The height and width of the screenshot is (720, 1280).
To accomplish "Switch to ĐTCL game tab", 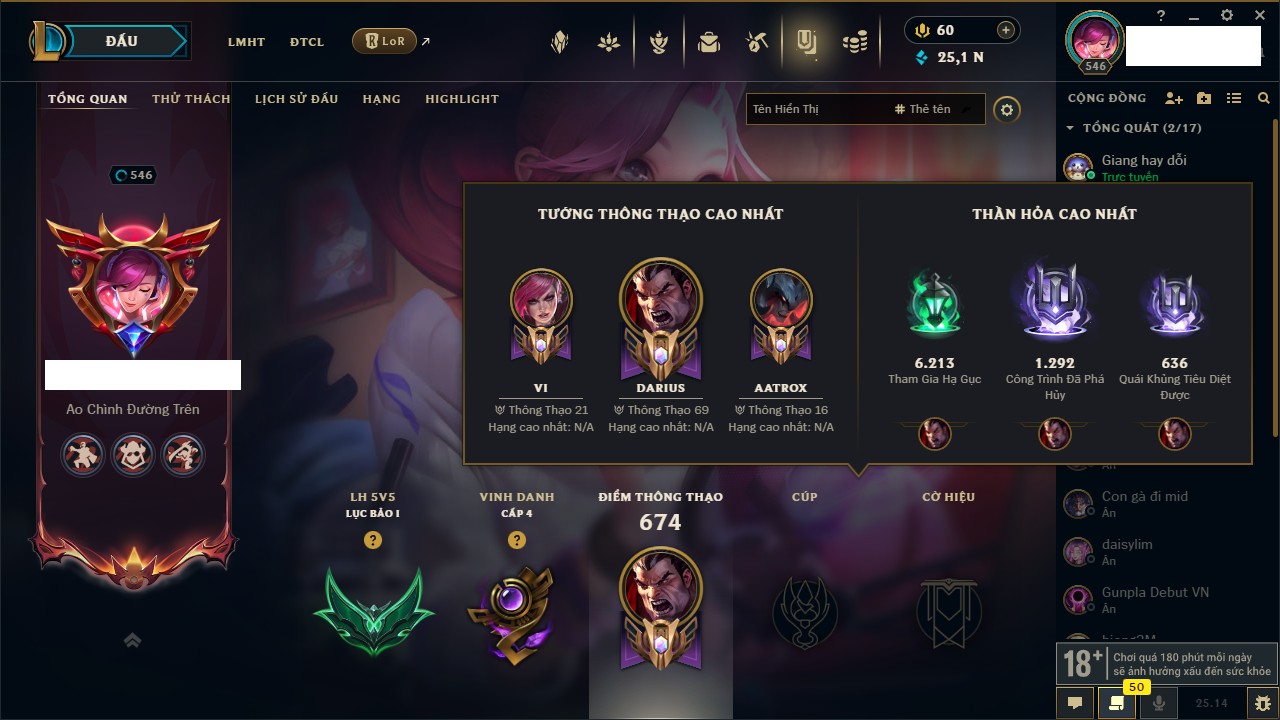I will (307, 42).
